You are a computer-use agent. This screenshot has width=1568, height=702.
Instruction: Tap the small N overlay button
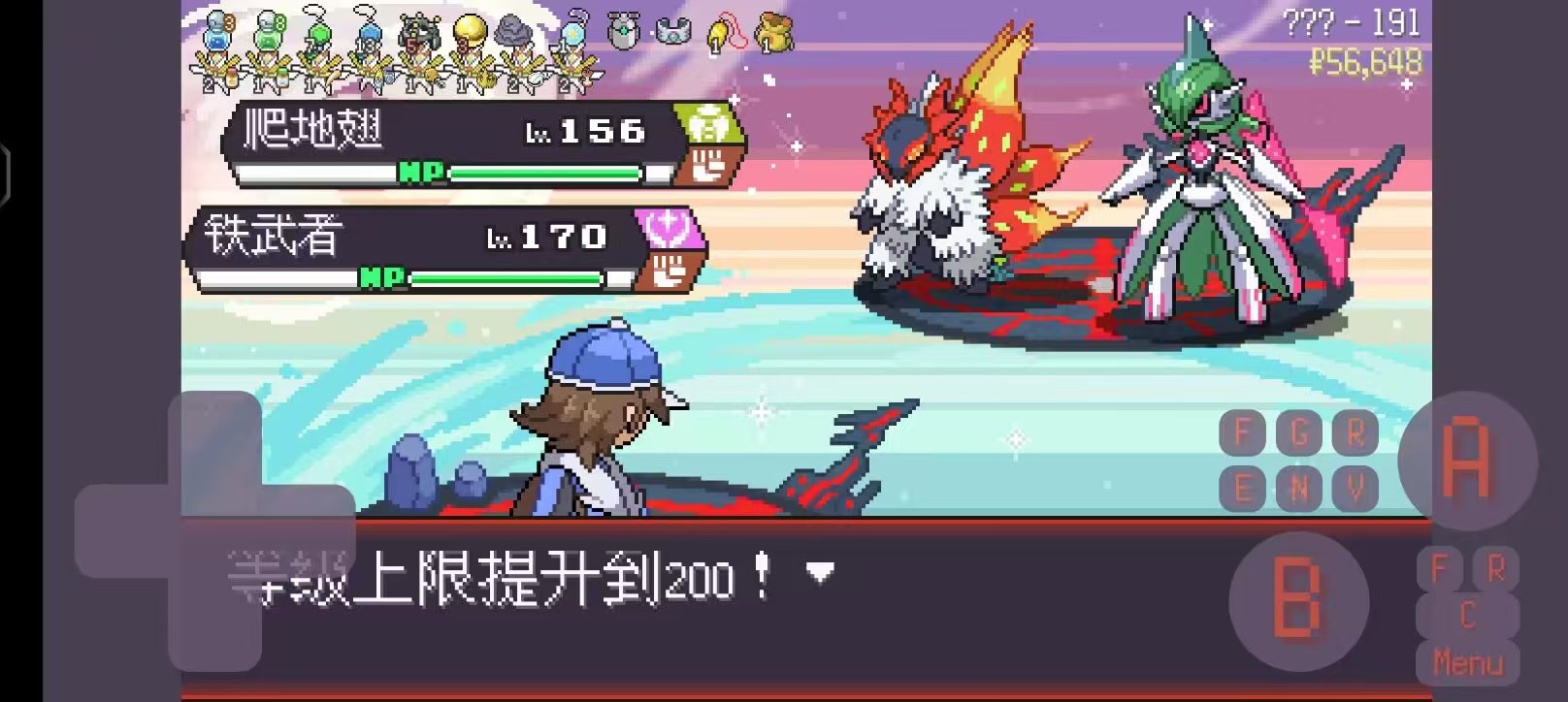click(1299, 489)
